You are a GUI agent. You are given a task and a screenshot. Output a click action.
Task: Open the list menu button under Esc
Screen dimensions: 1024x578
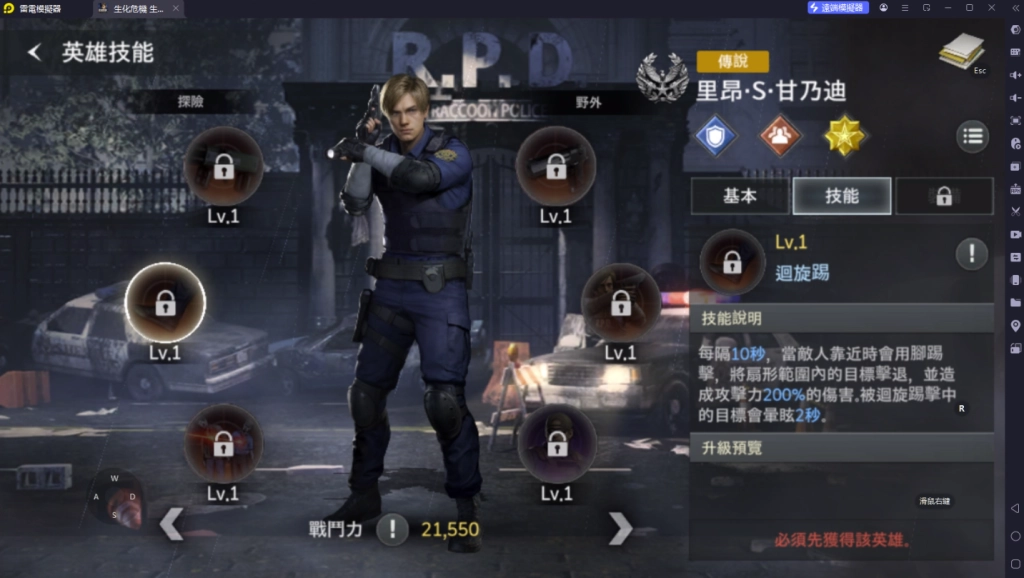pos(972,136)
